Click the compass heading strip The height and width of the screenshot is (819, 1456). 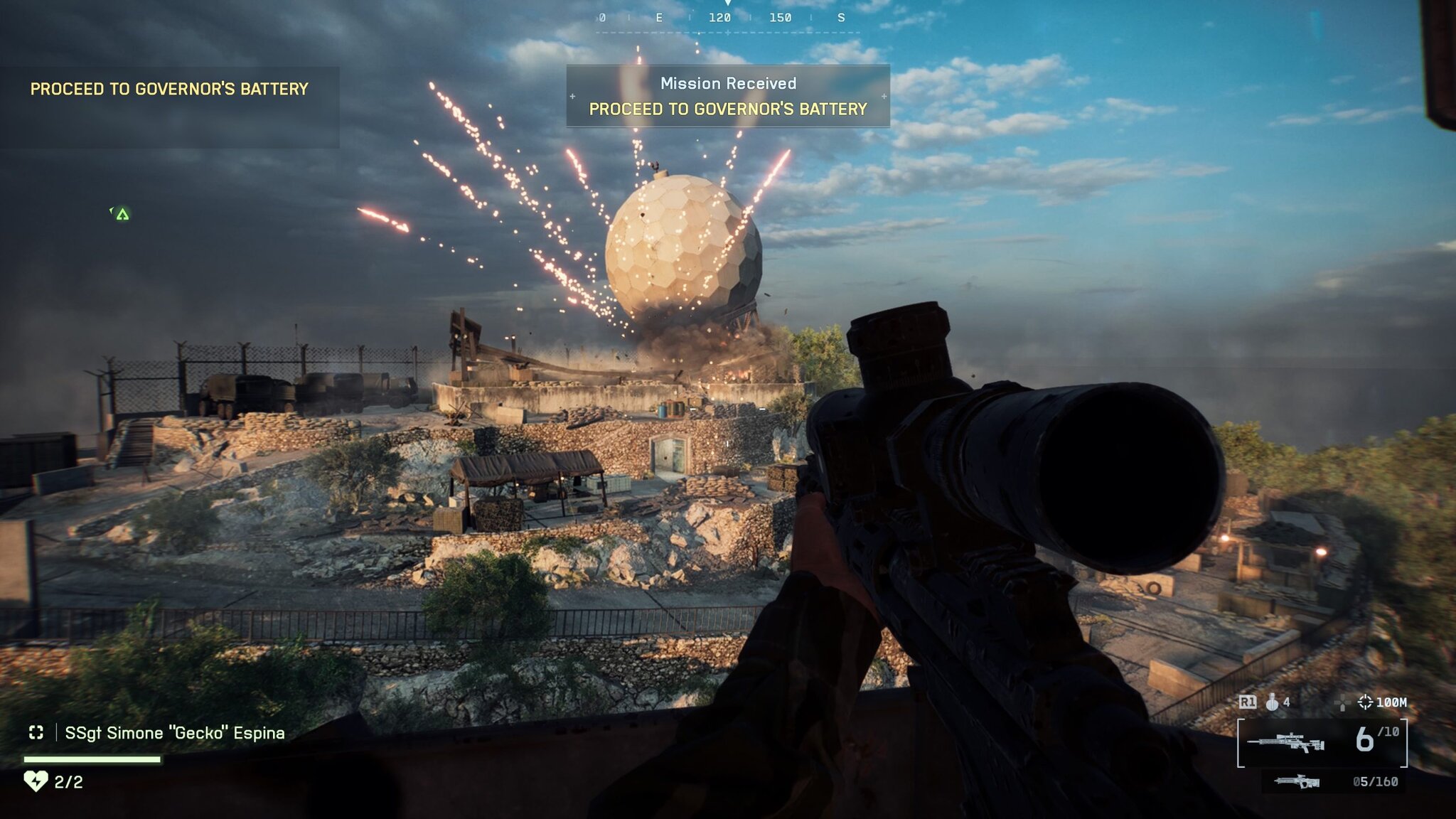[727, 18]
